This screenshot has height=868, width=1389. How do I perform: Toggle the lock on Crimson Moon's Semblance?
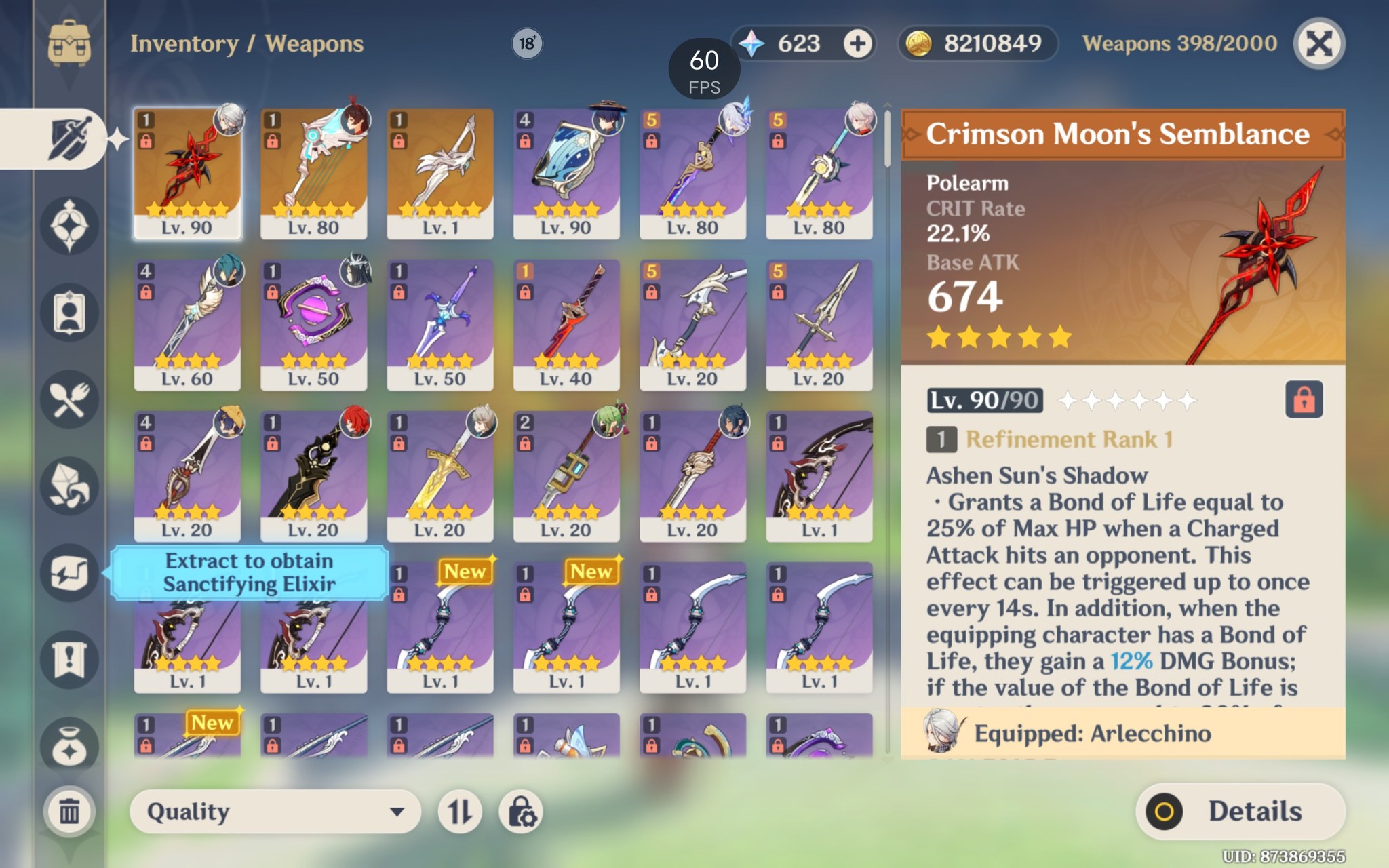1304,400
